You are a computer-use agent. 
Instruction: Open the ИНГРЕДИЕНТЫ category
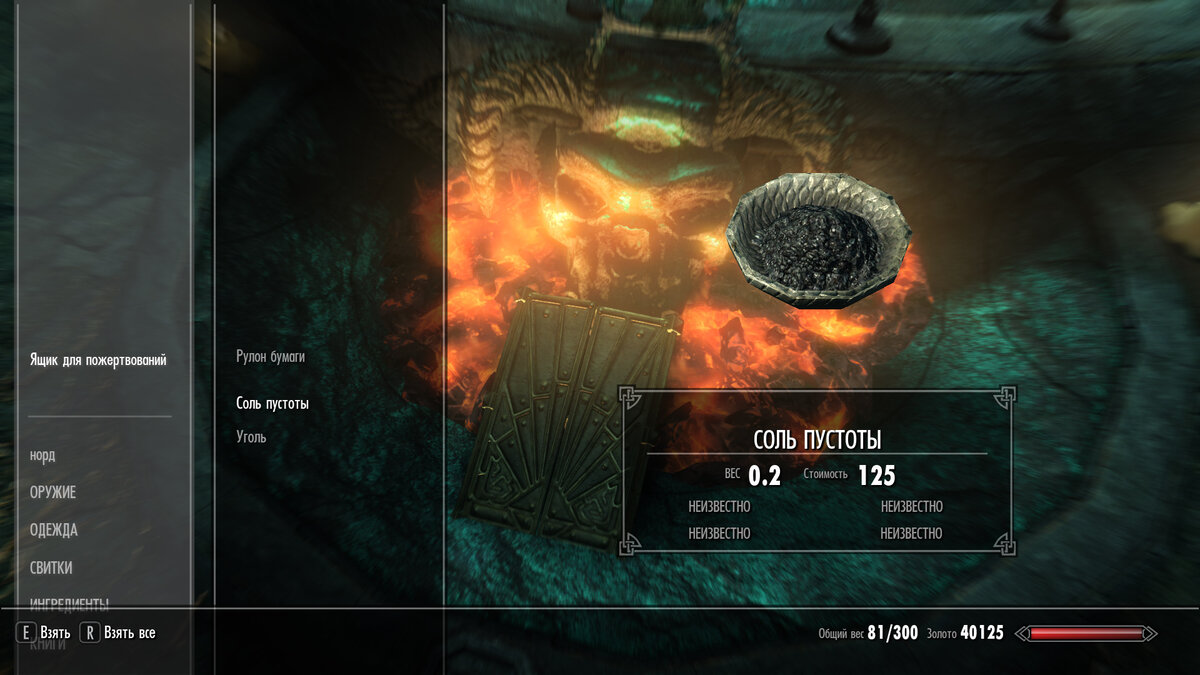69,603
